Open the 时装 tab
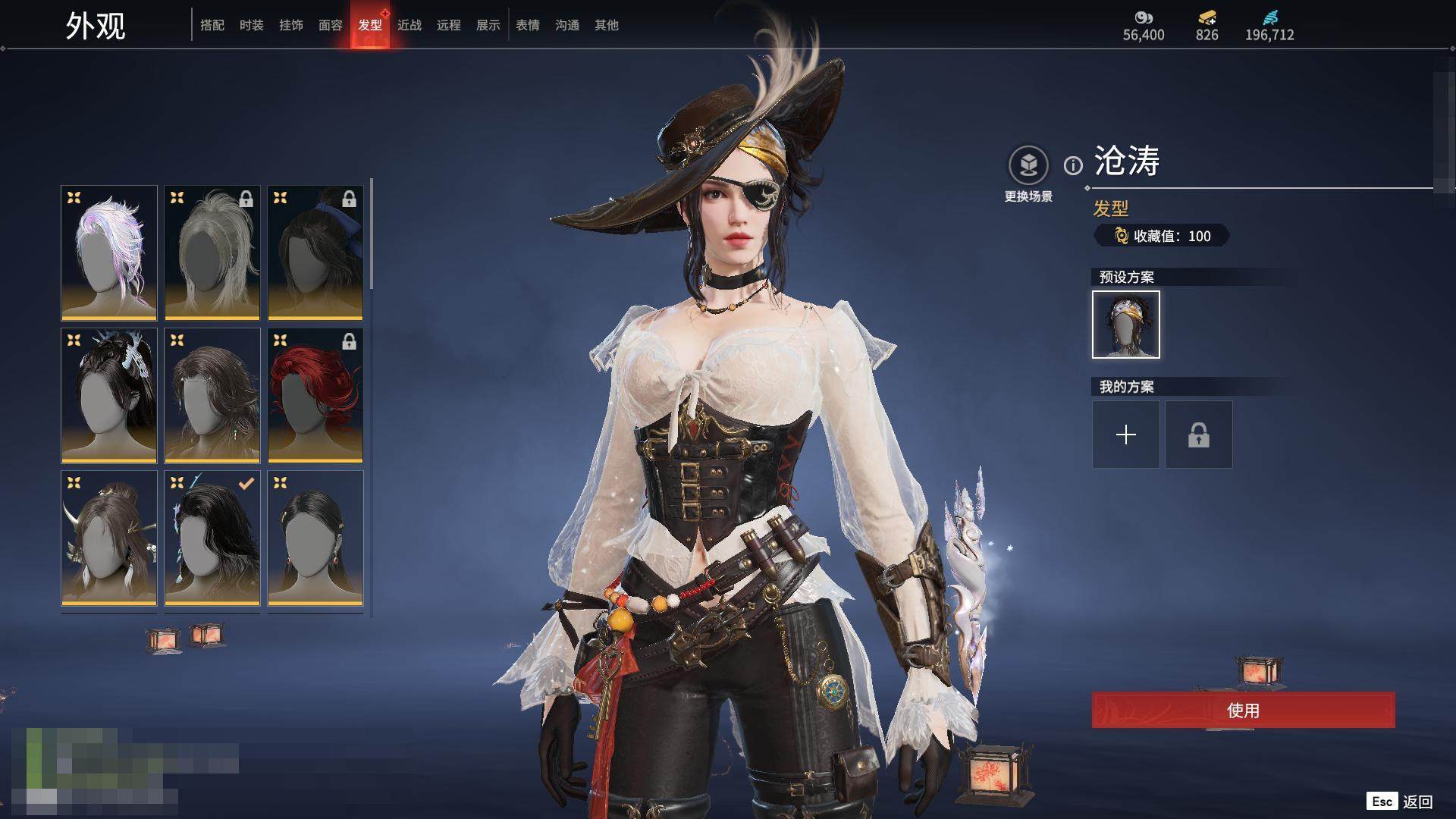Viewport: 1456px width, 819px height. point(252,25)
